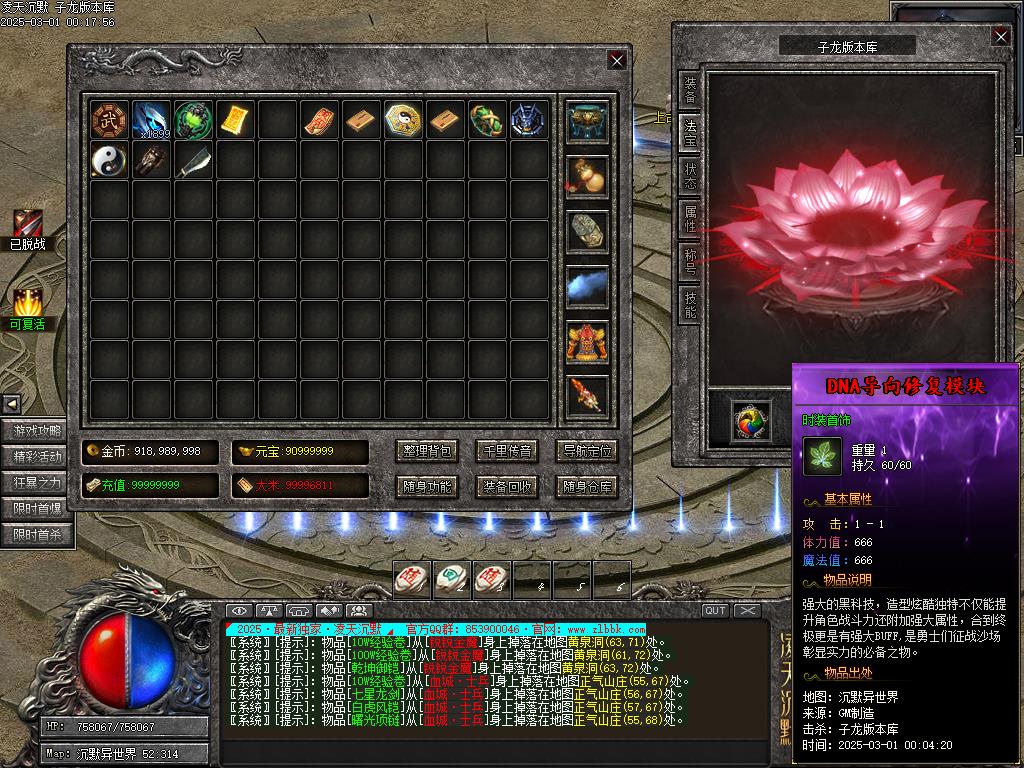Switch to the 技能 skills tab
This screenshot has height=768, width=1024.
(x=690, y=303)
